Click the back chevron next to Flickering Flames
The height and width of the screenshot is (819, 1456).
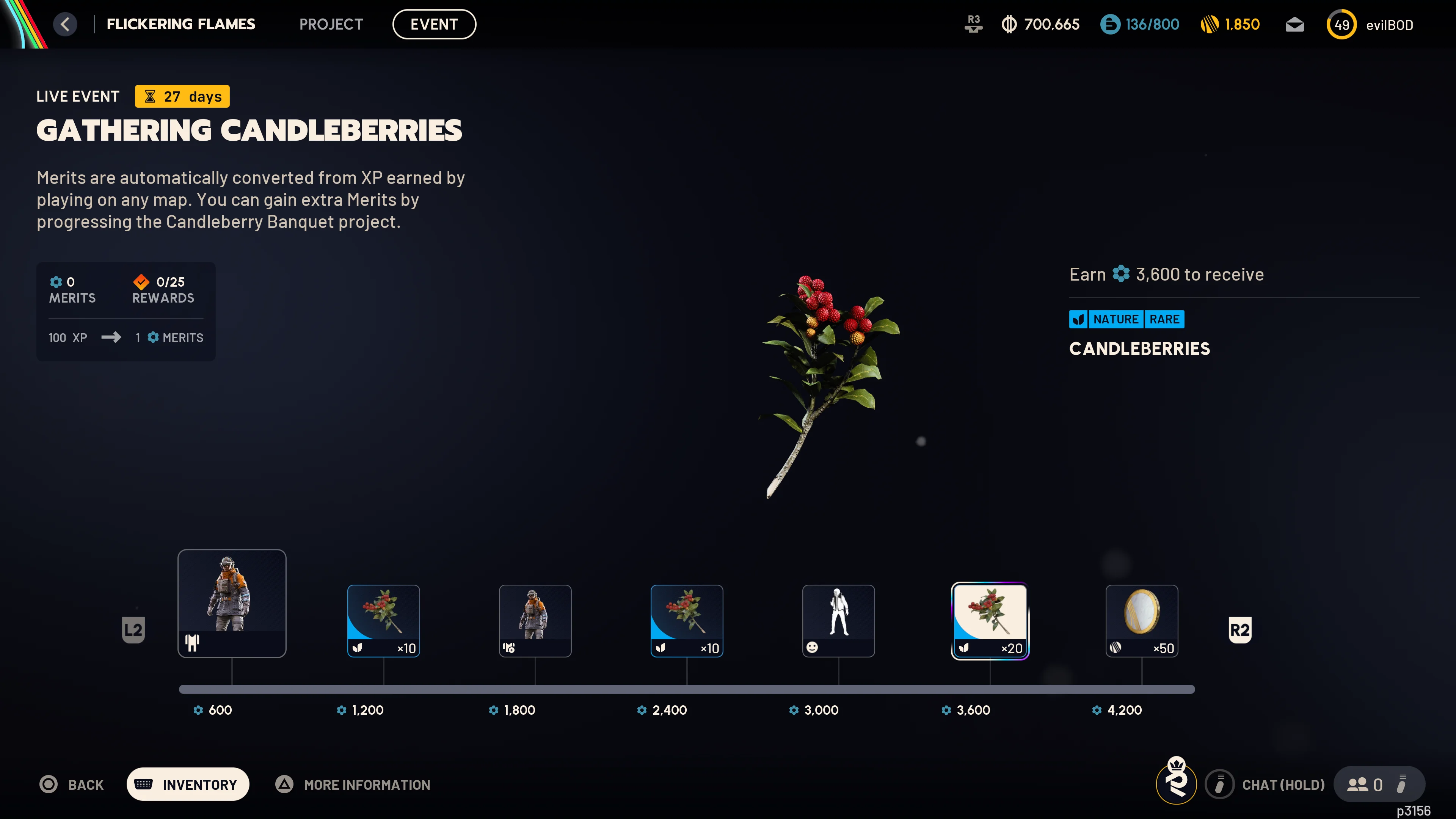(x=66, y=24)
